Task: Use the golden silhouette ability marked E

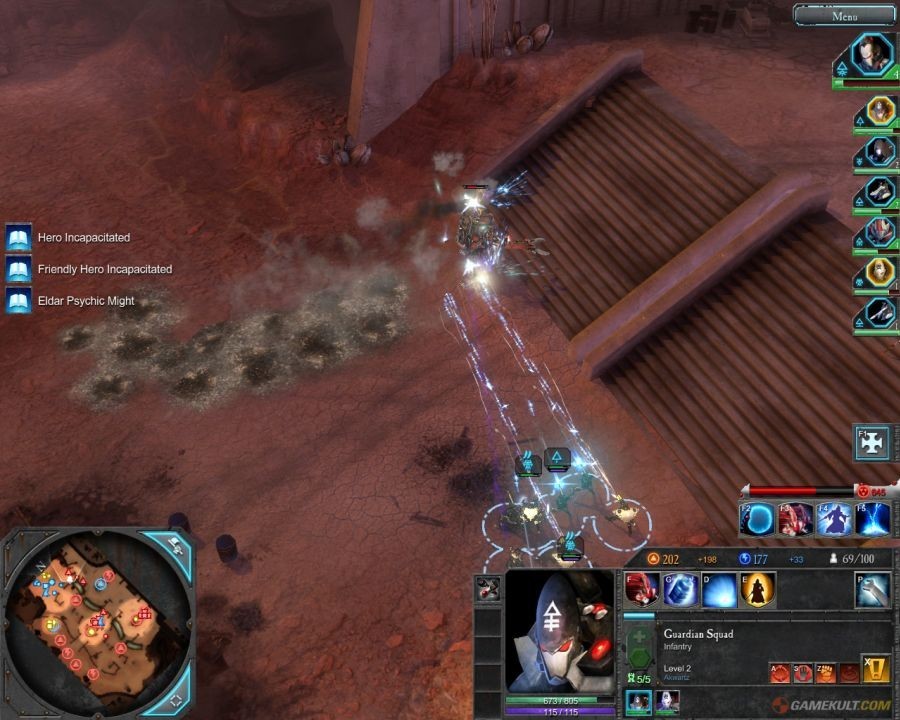Action: (x=756, y=590)
